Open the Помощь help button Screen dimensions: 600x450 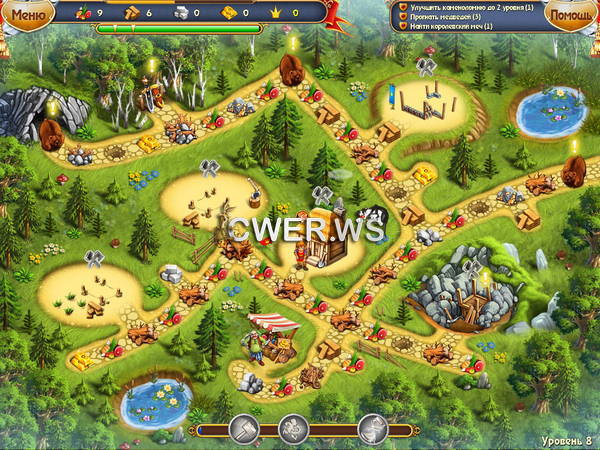pos(571,15)
